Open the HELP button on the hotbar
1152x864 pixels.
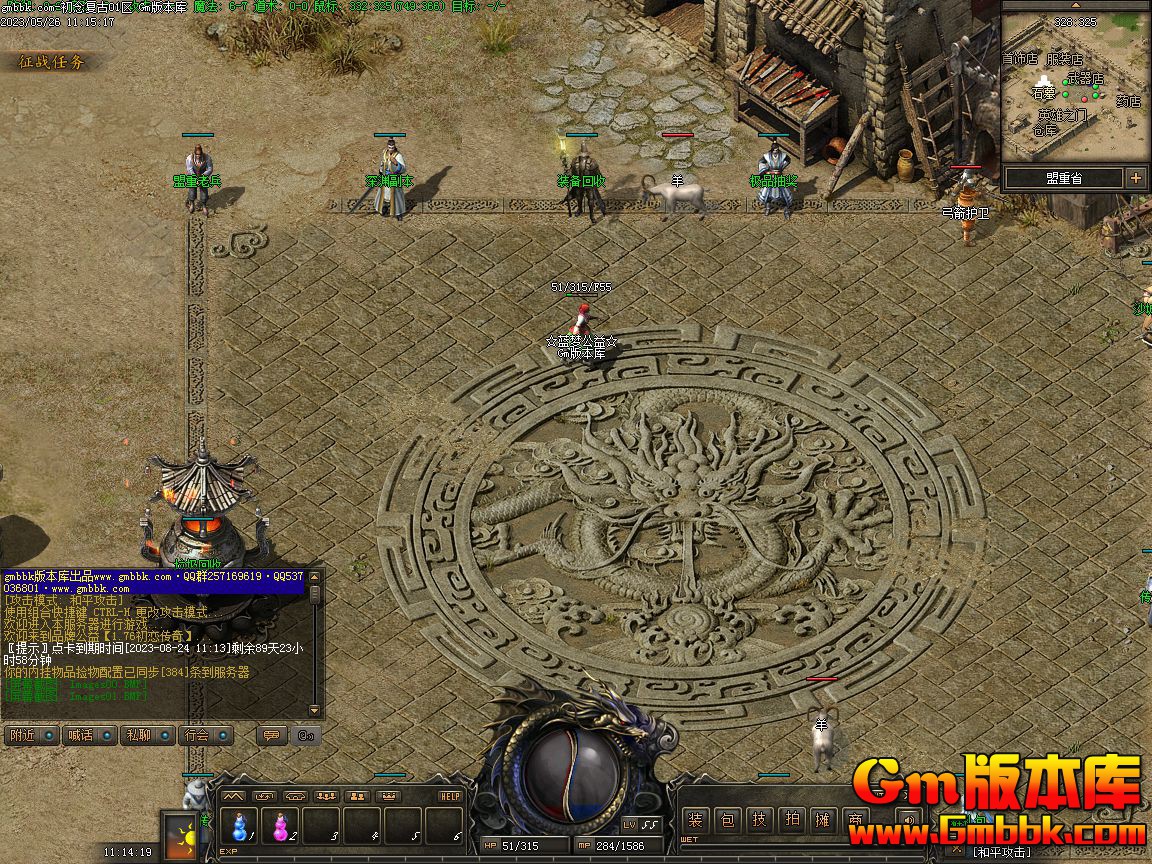pos(450,796)
